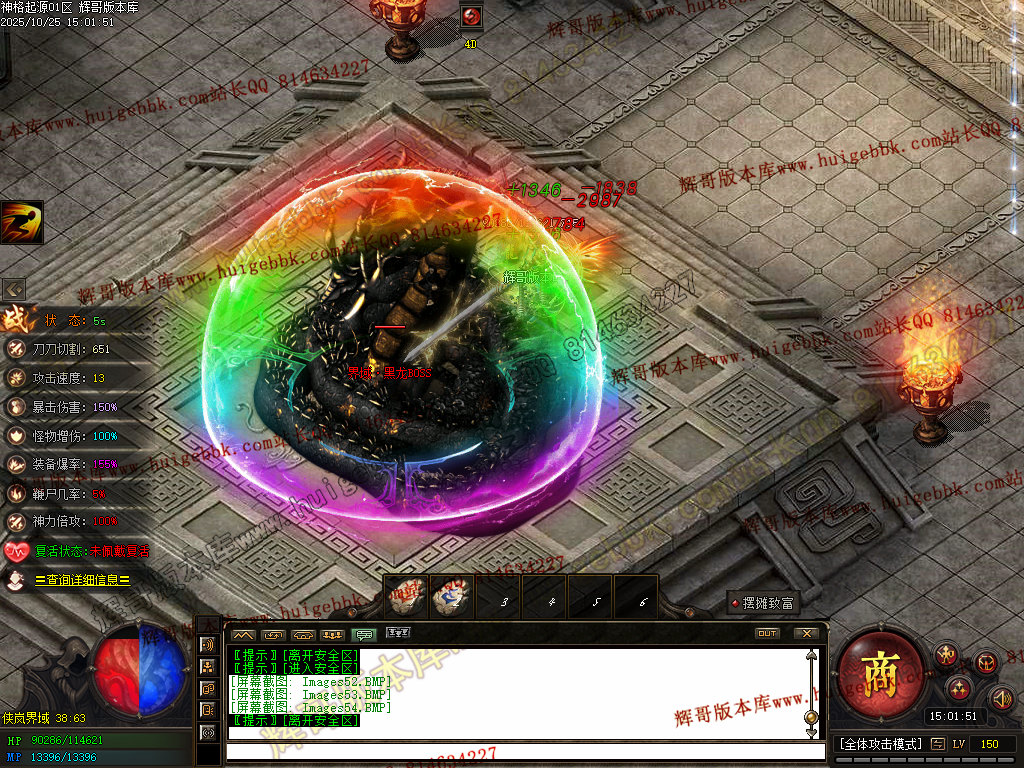Click the OUT button on chat panel

pyautogui.click(x=767, y=634)
